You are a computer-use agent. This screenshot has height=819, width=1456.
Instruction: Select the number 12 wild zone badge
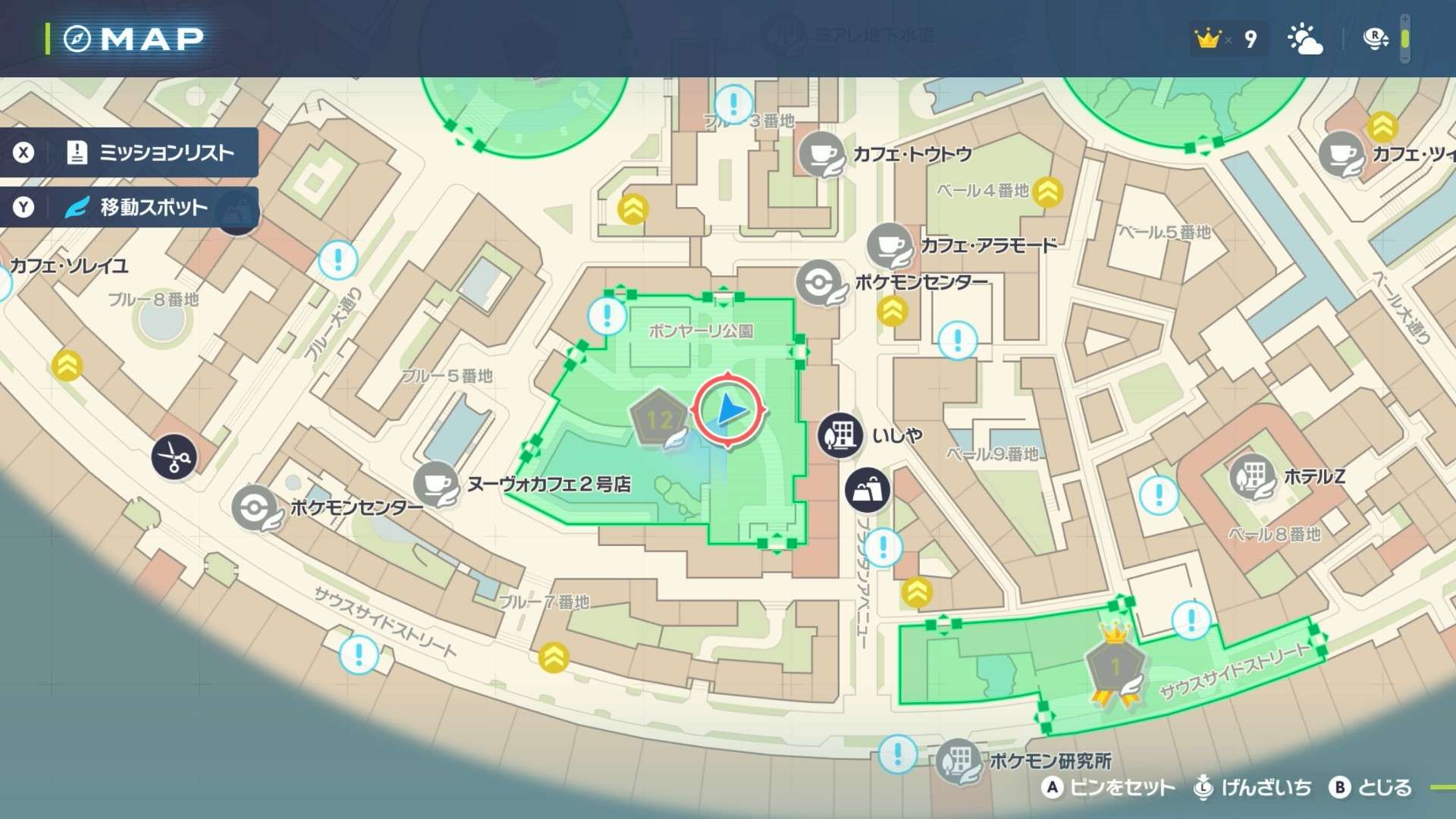pyautogui.click(x=658, y=419)
